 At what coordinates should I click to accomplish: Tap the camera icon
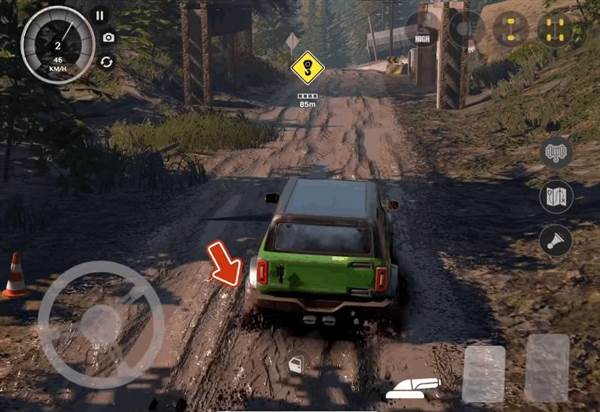pyautogui.click(x=108, y=38)
